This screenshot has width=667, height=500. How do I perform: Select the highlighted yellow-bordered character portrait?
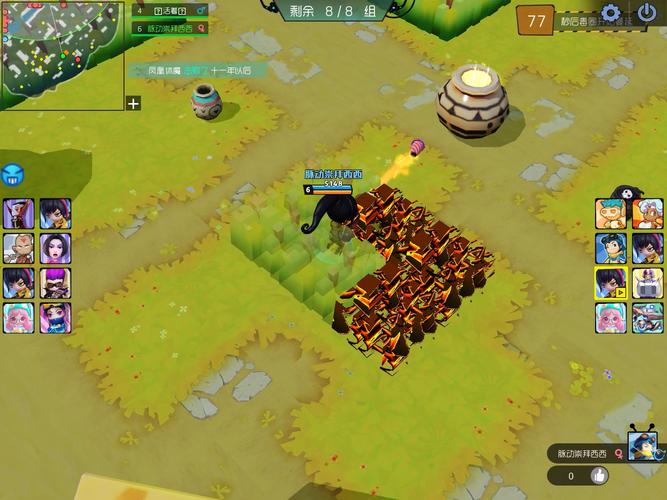pyautogui.click(x=610, y=283)
